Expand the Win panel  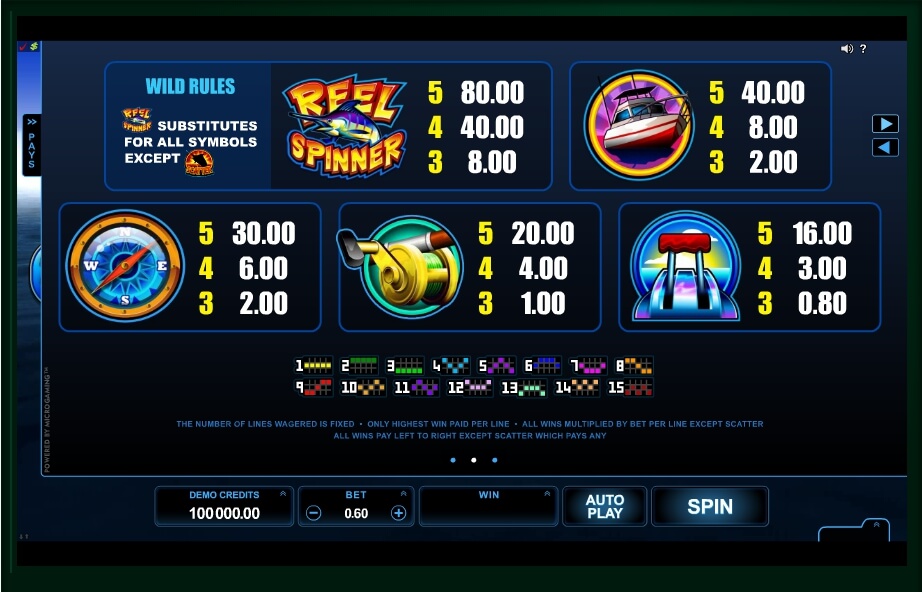coord(547,494)
